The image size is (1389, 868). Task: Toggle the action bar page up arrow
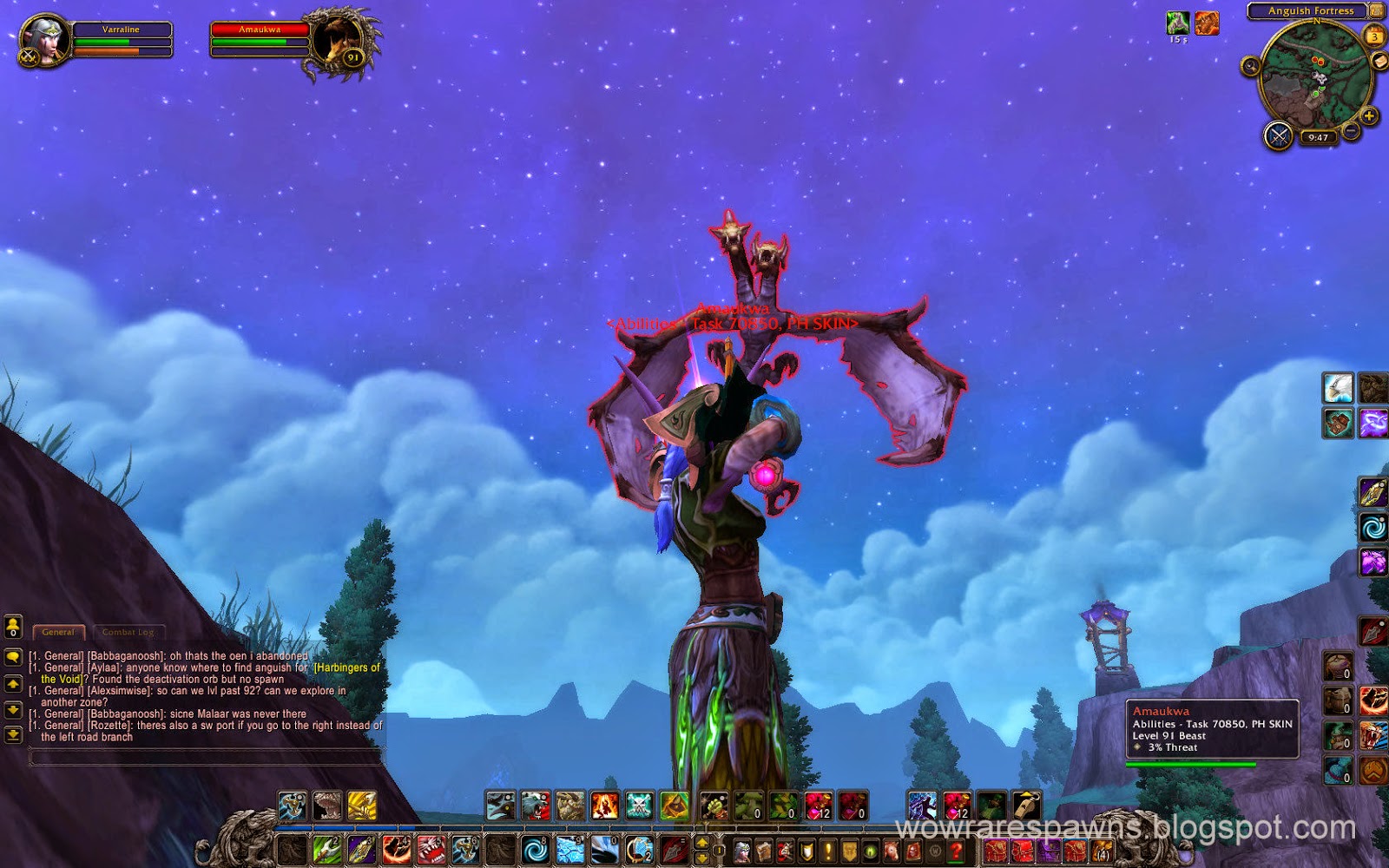(x=703, y=843)
